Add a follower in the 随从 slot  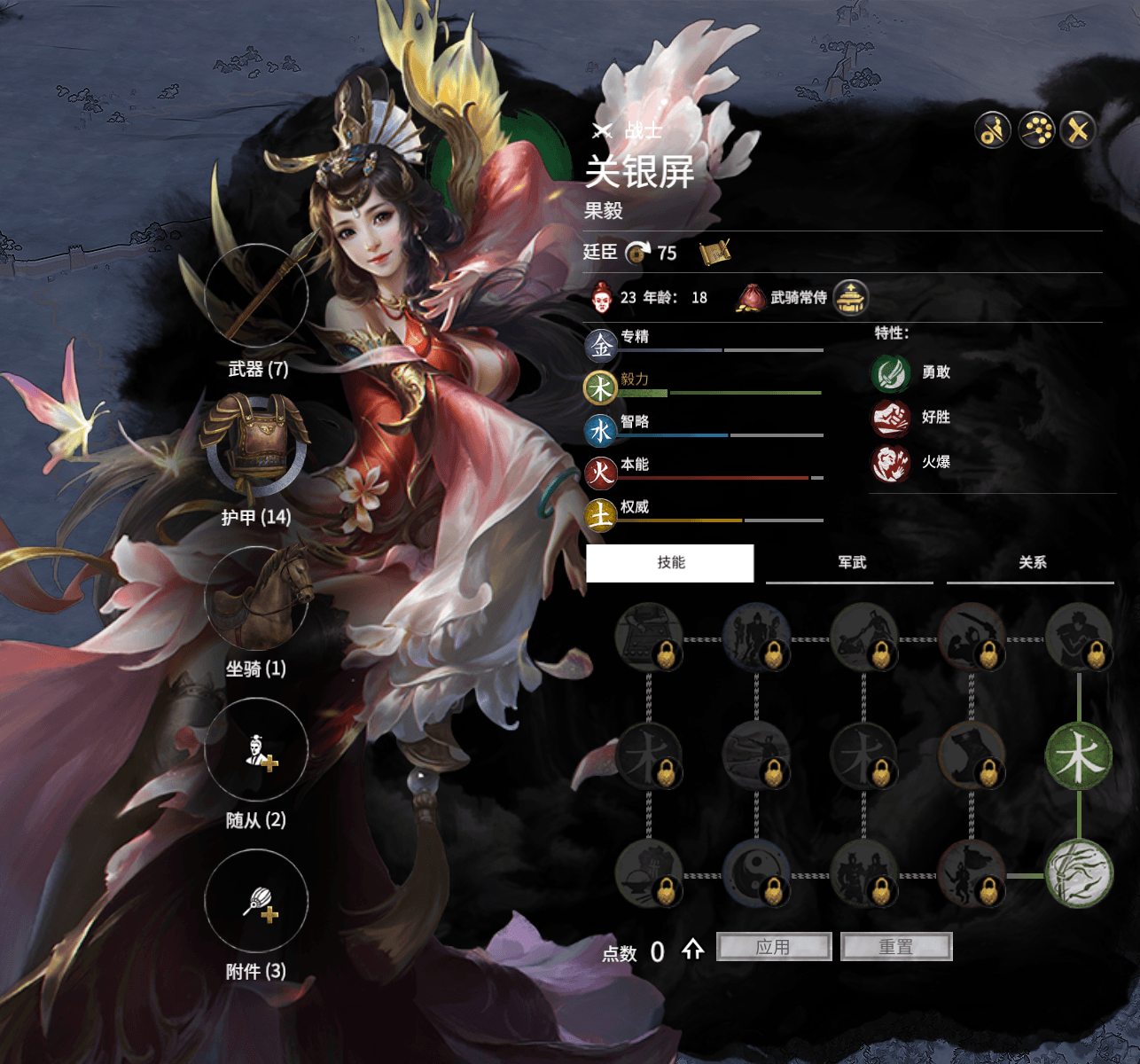(x=256, y=750)
